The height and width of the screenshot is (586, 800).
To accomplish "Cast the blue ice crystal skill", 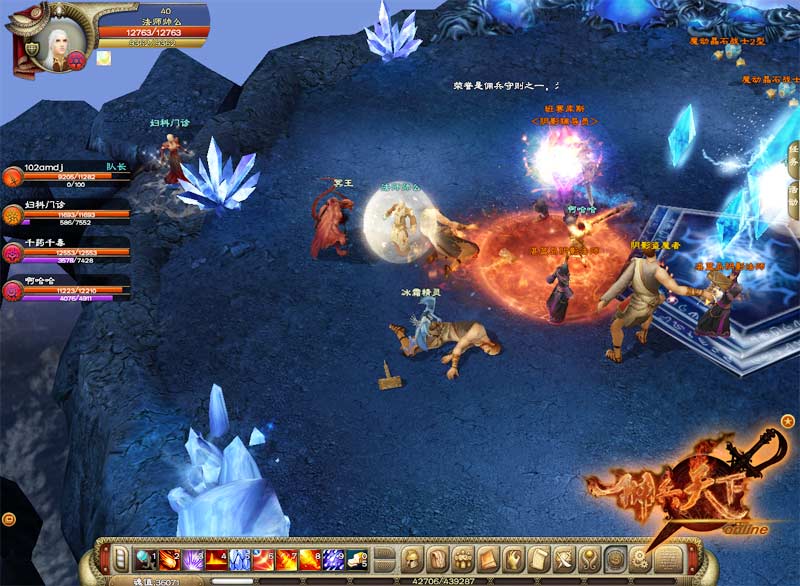I will click(240, 559).
